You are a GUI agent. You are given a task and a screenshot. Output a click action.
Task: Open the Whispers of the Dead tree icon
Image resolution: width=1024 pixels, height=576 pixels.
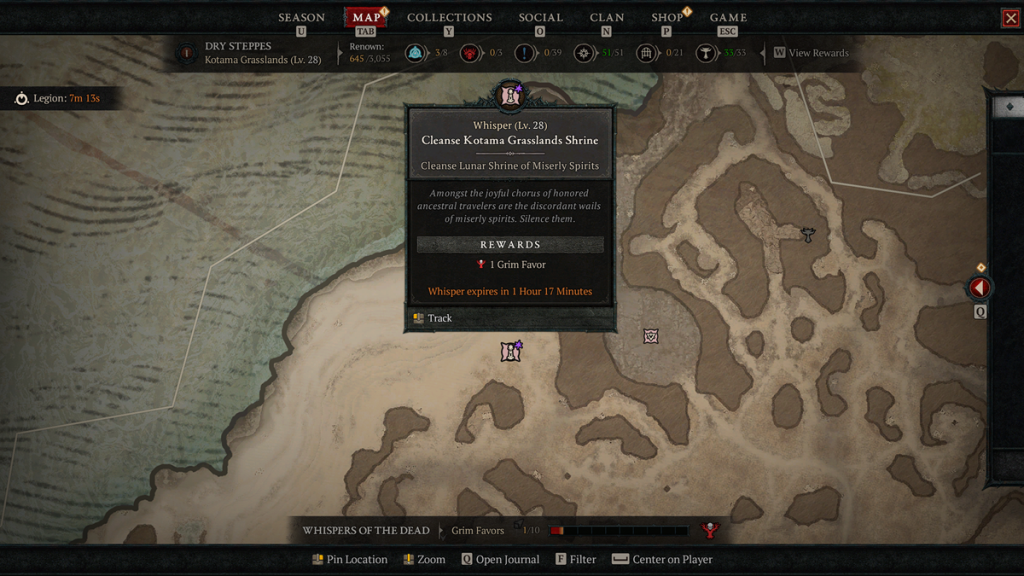[710, 530]
